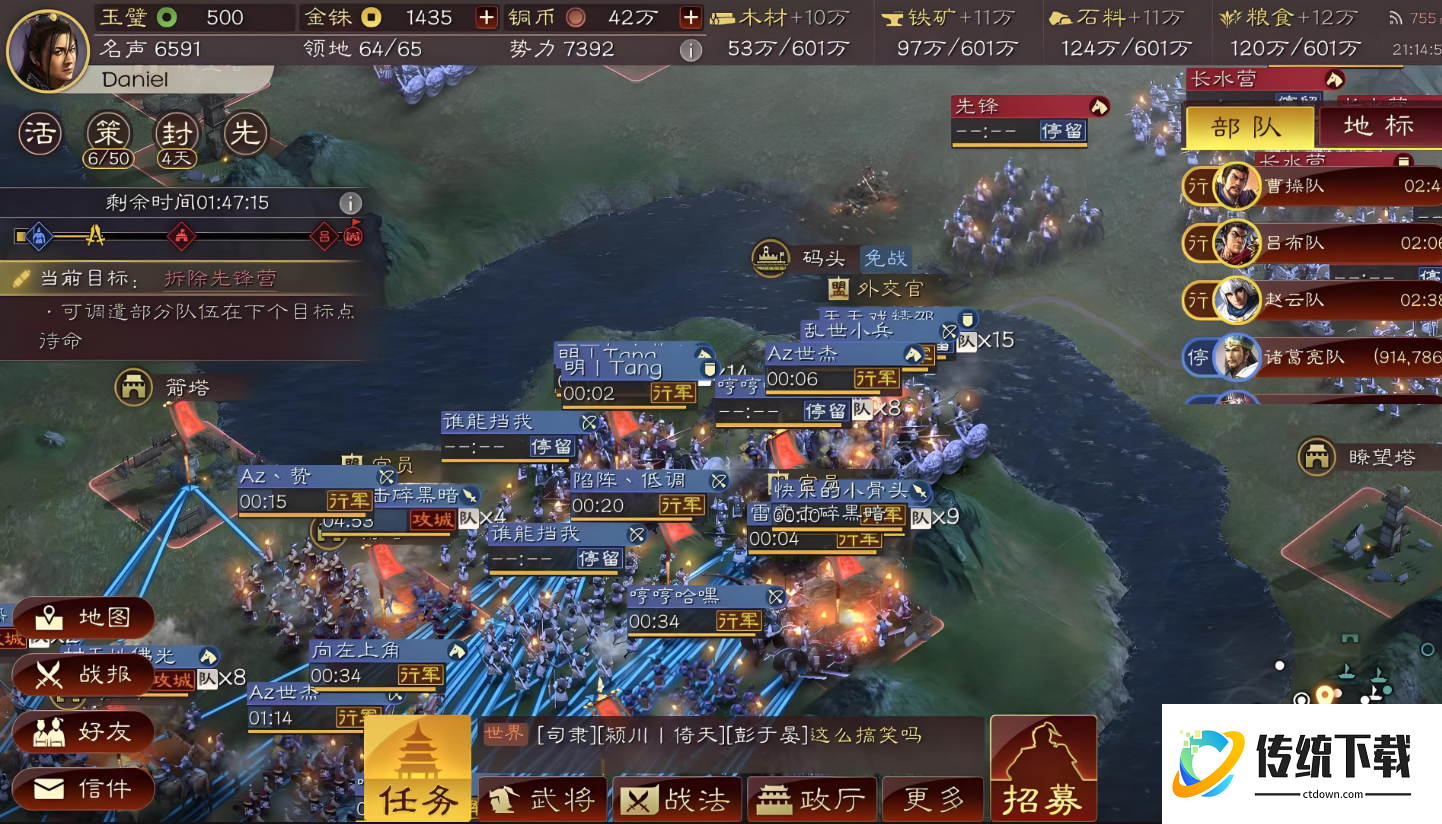This screenshot has width=1442, height=824.
Task: Select the 策 strategy circle icon
Action: (x=107, y=131)
